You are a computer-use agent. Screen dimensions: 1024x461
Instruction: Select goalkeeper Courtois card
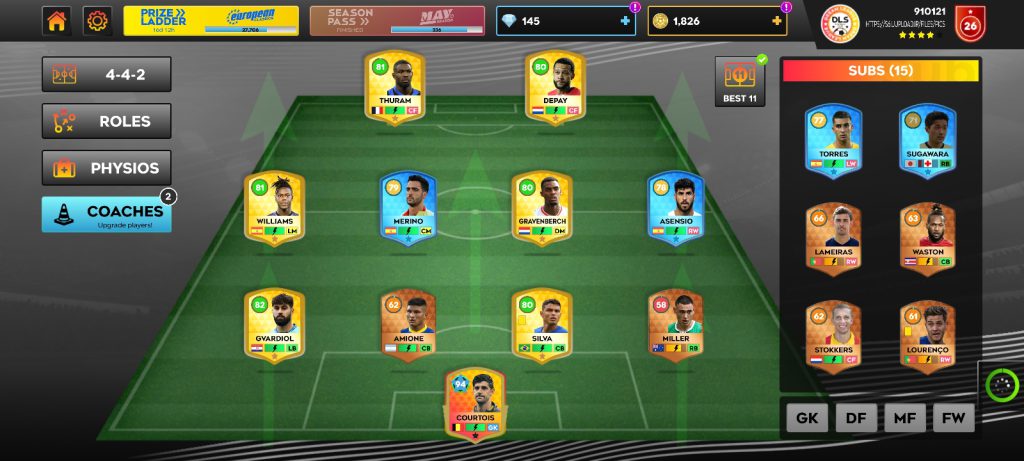(x=475, y=402)
